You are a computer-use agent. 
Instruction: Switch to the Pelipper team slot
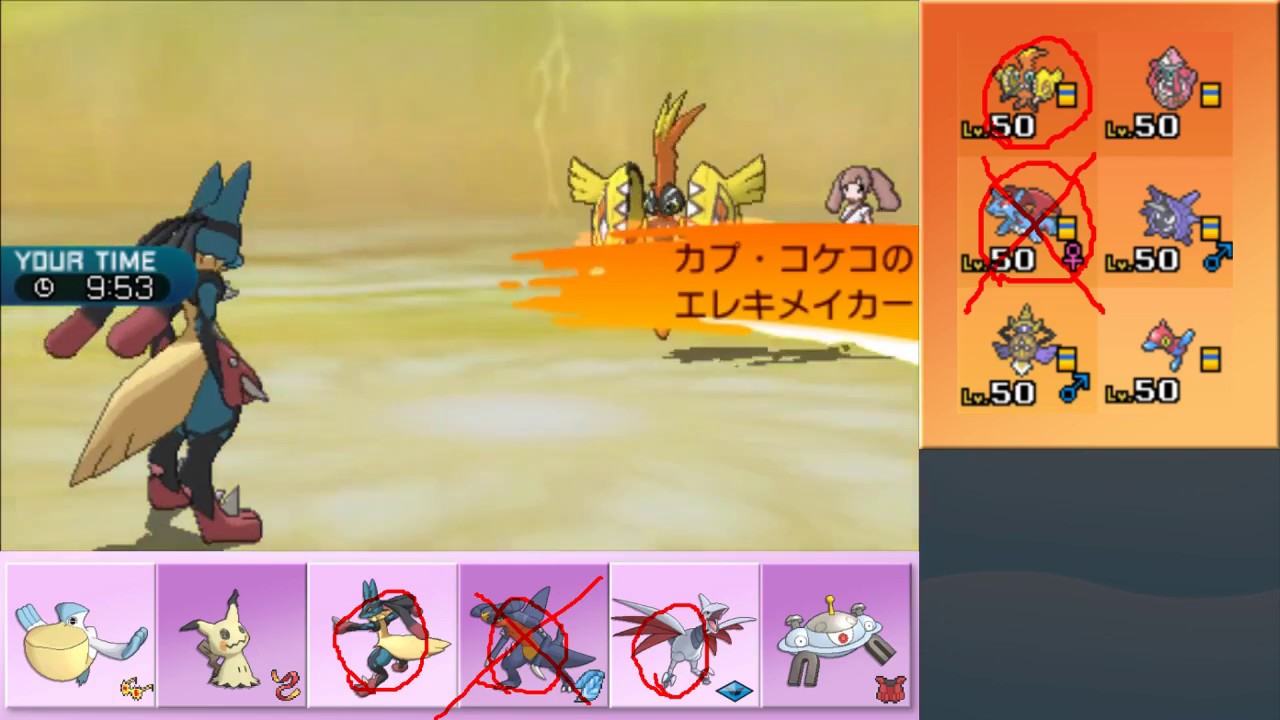80,635
